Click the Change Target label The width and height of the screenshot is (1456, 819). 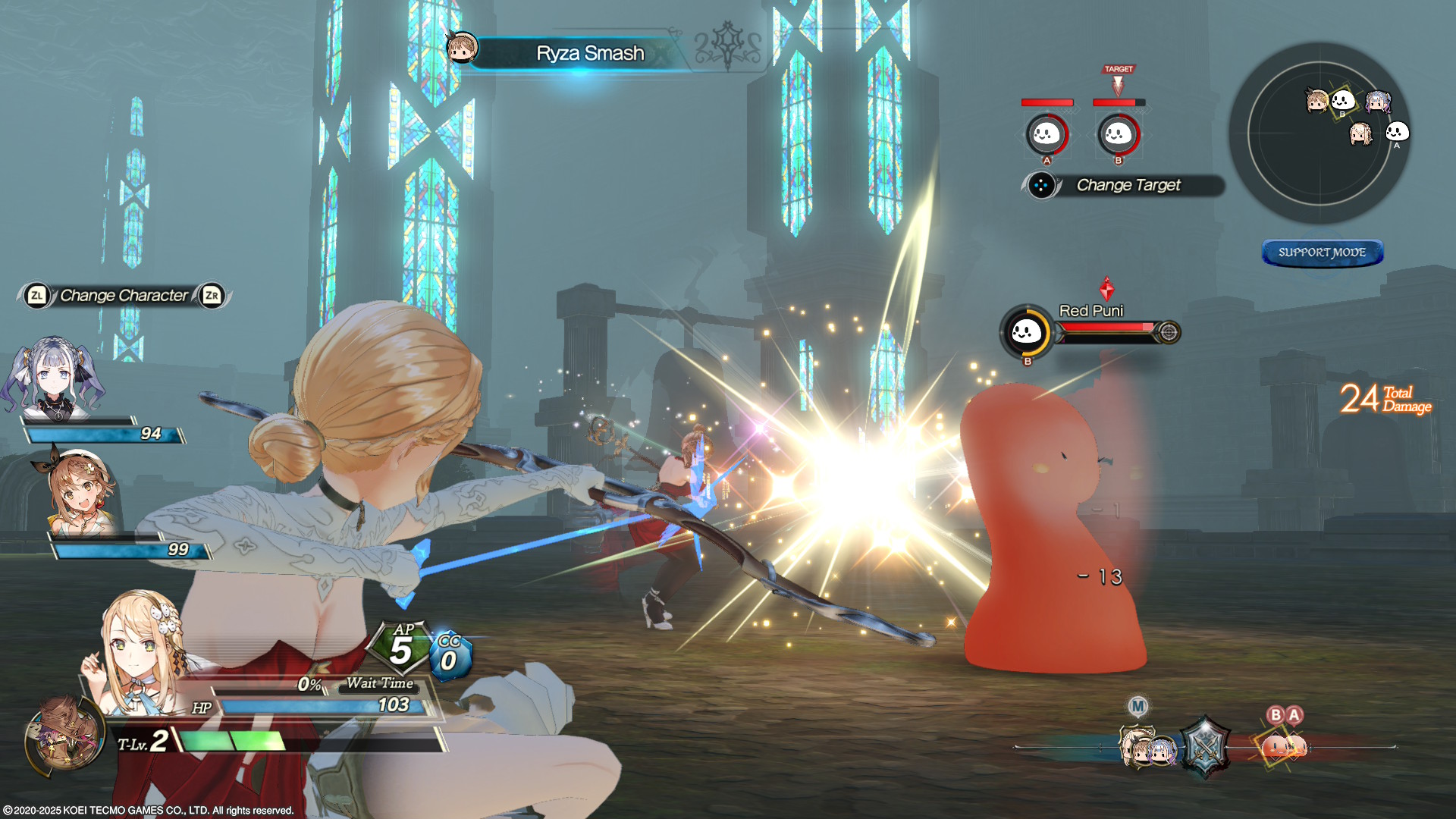(1128, 185)
